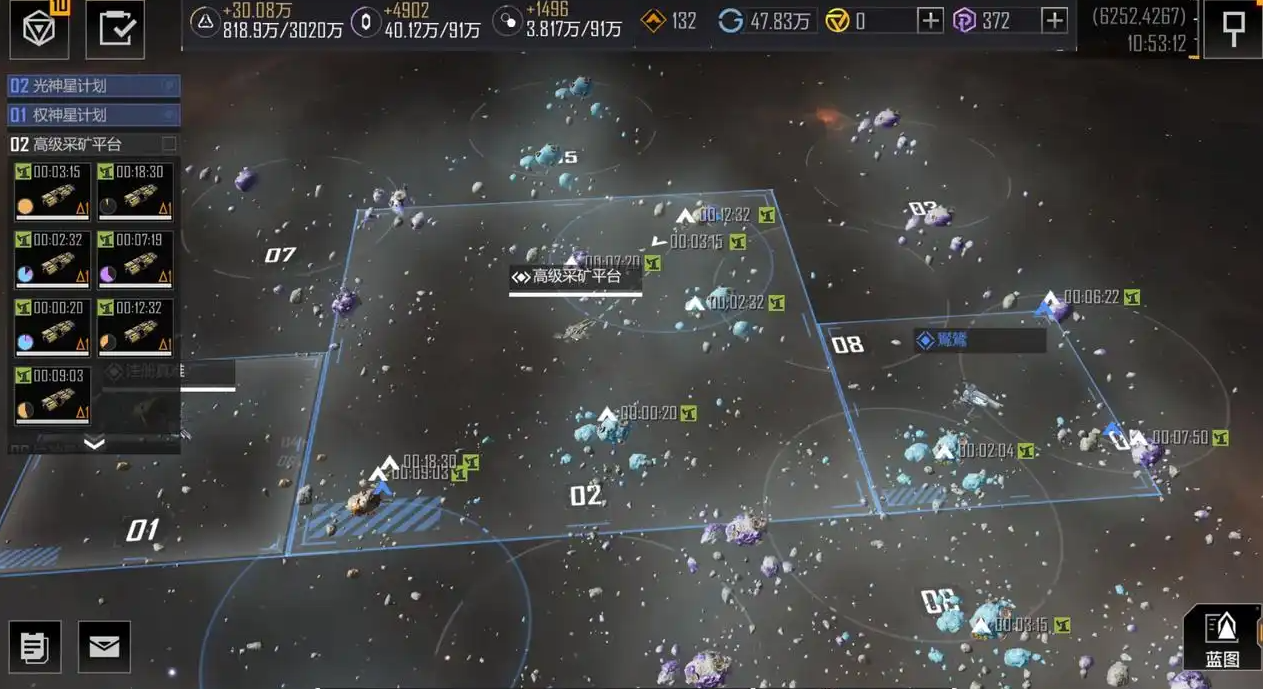This screenshot has height=689, width=1263.
Task: Open the mail envelope
Action: (x=104, y=647)
